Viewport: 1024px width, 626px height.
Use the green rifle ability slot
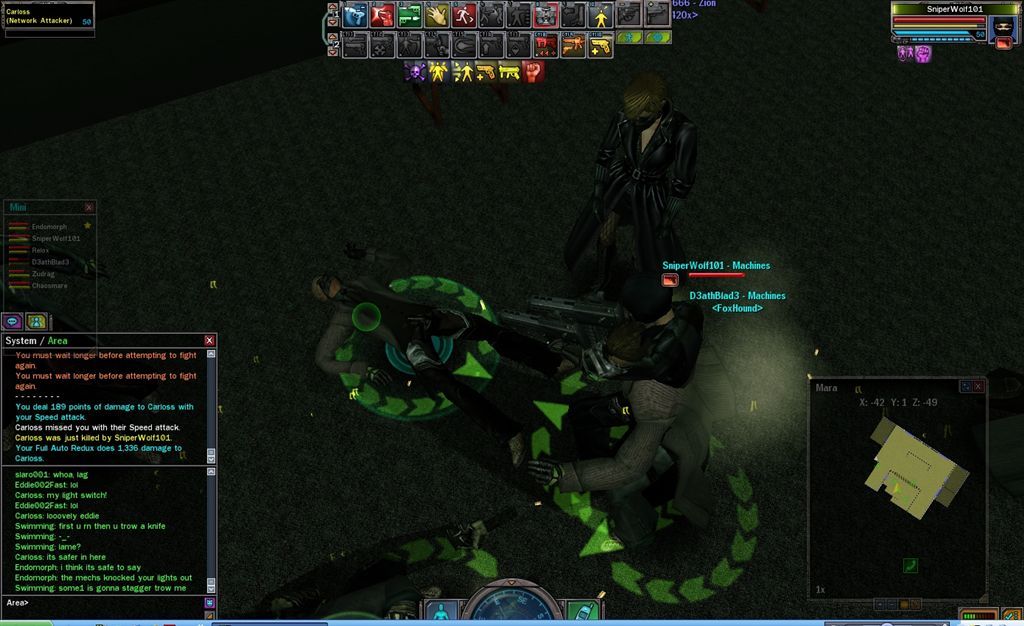(x=408, y=16)
